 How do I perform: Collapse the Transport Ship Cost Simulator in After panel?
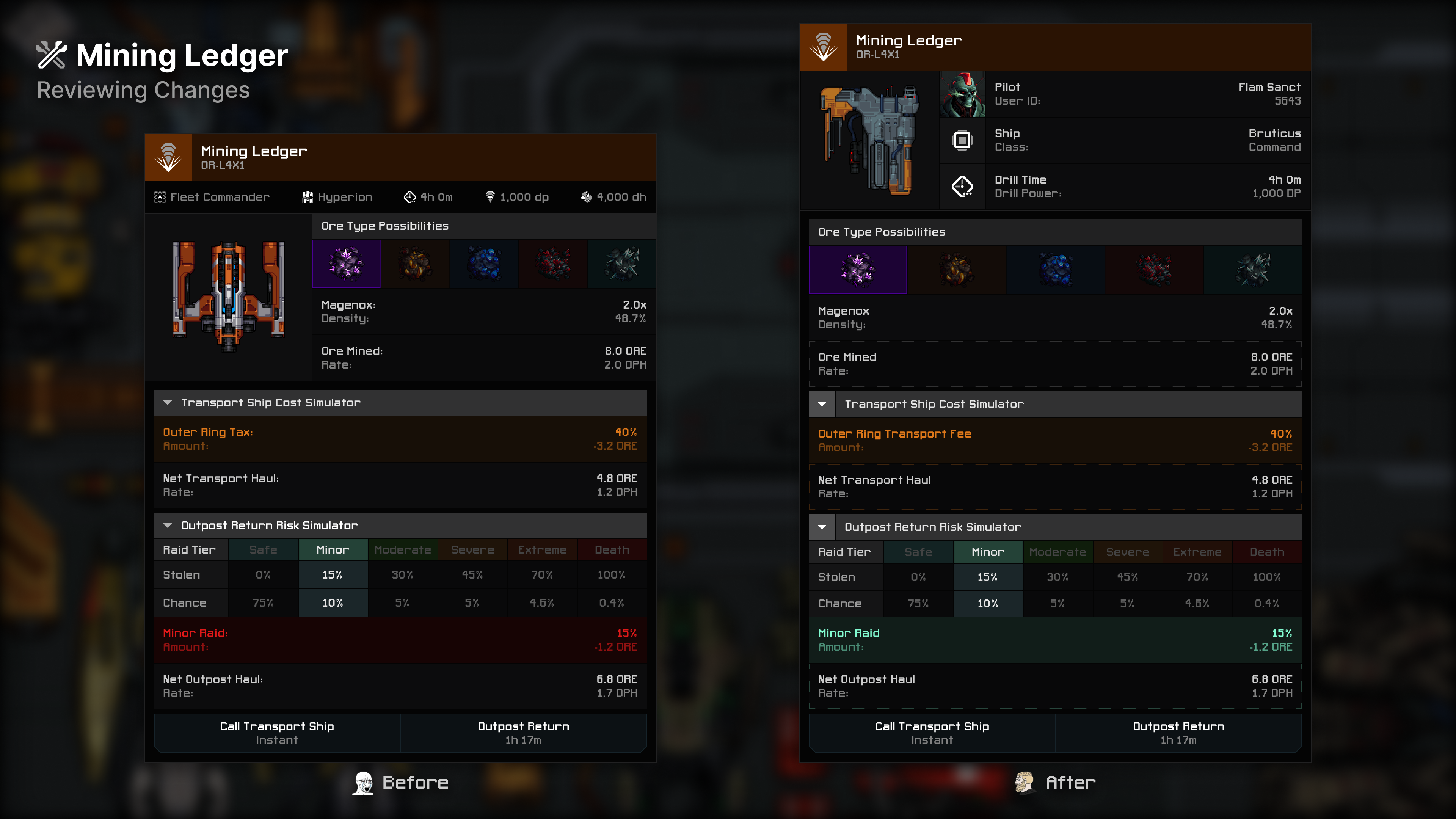pyautogui.click(x=822, y=403)
